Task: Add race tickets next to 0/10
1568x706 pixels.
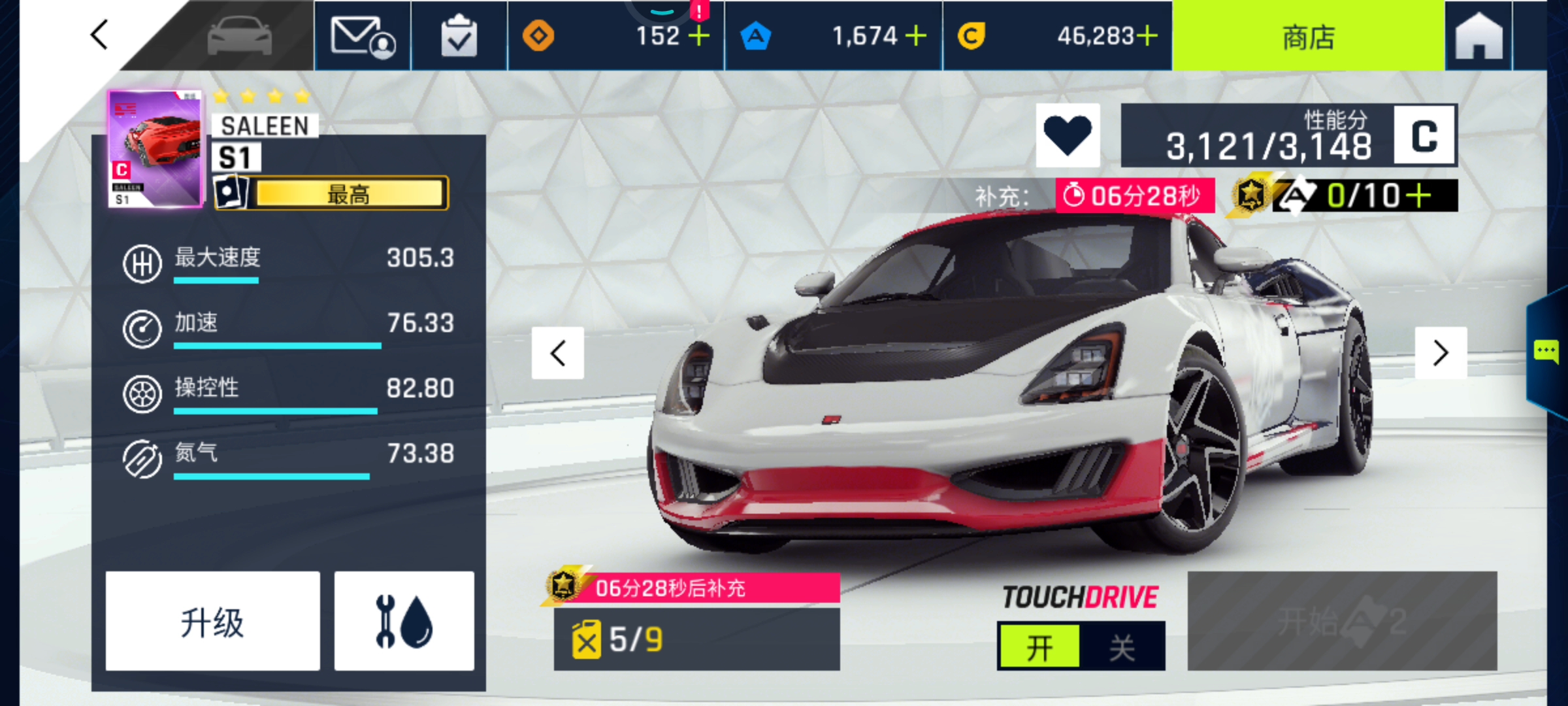Action: (1419, 195)
